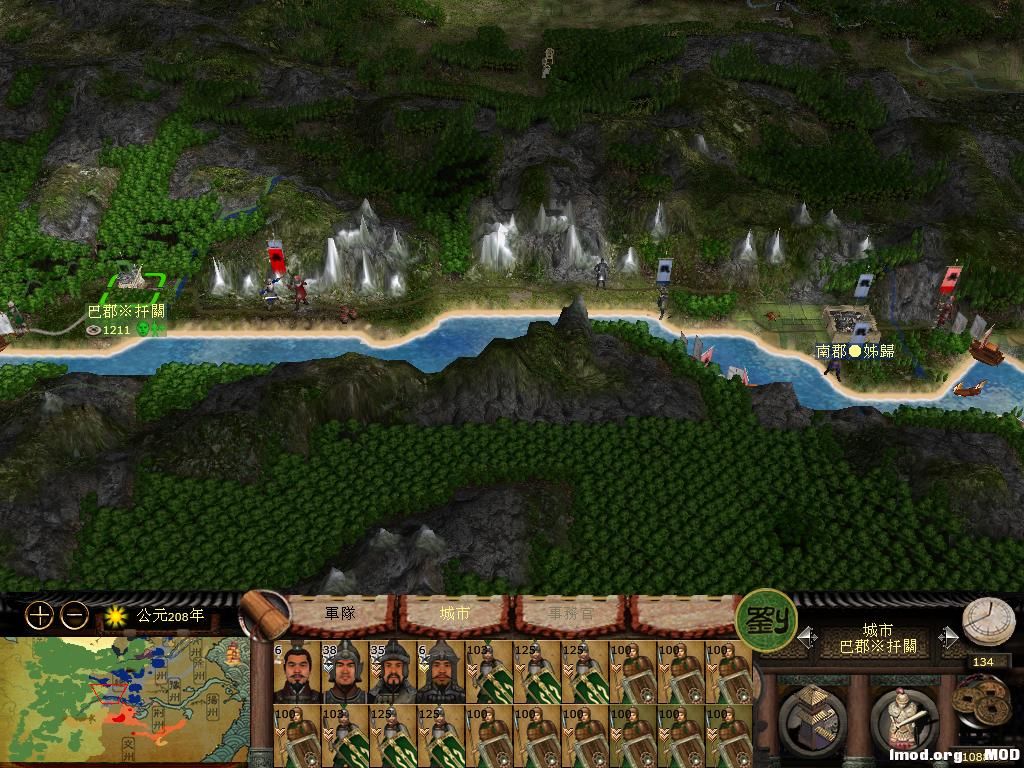End turn using the sundial button
Image resolution: width=1024 pixels, height=768 pixels.
click(988, 622)
